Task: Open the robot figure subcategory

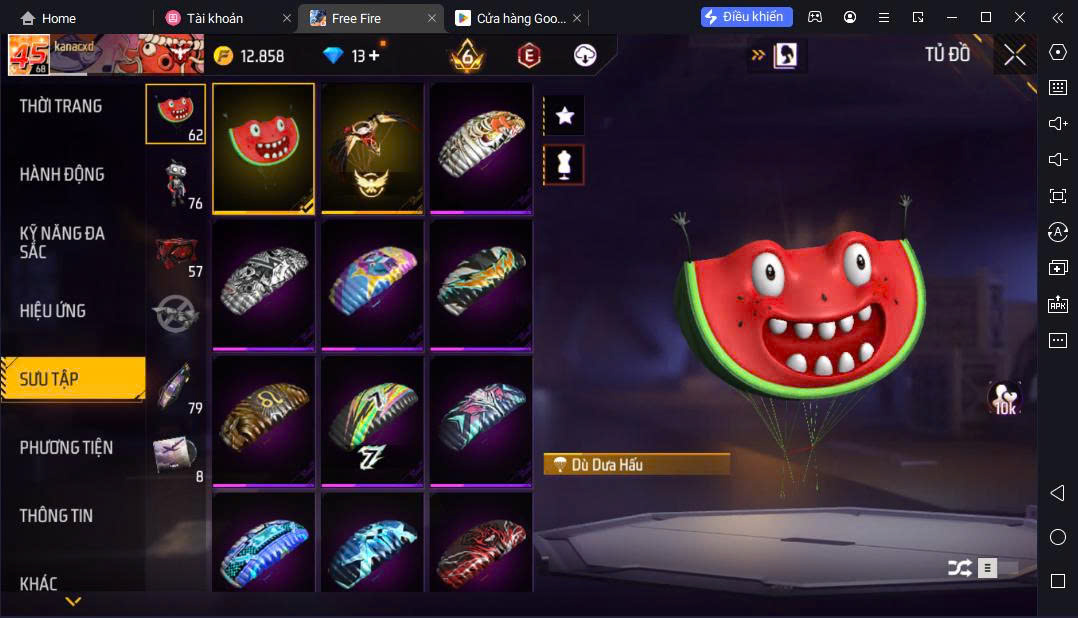Action: click(176, 182)
